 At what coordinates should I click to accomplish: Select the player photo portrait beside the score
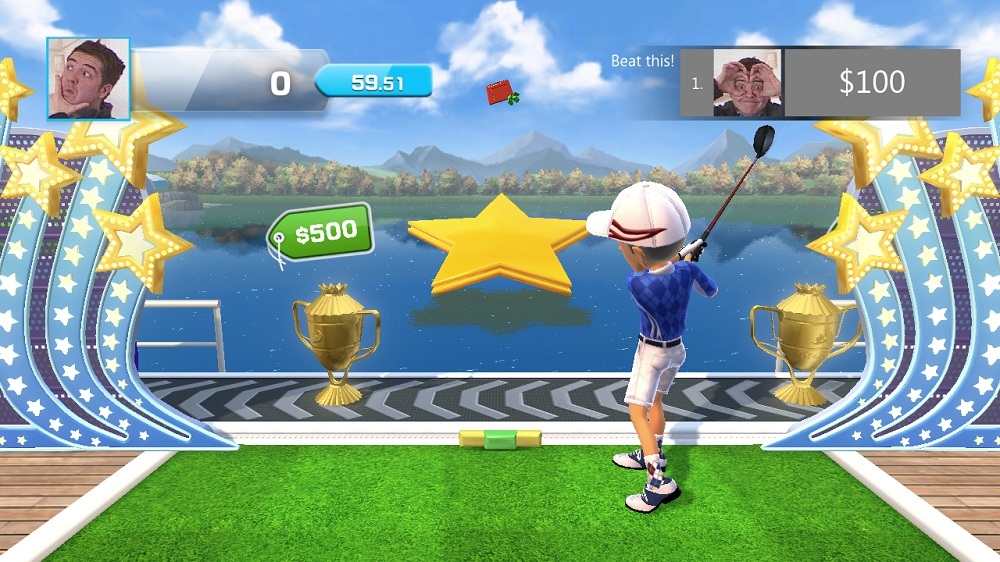point(88,79)
